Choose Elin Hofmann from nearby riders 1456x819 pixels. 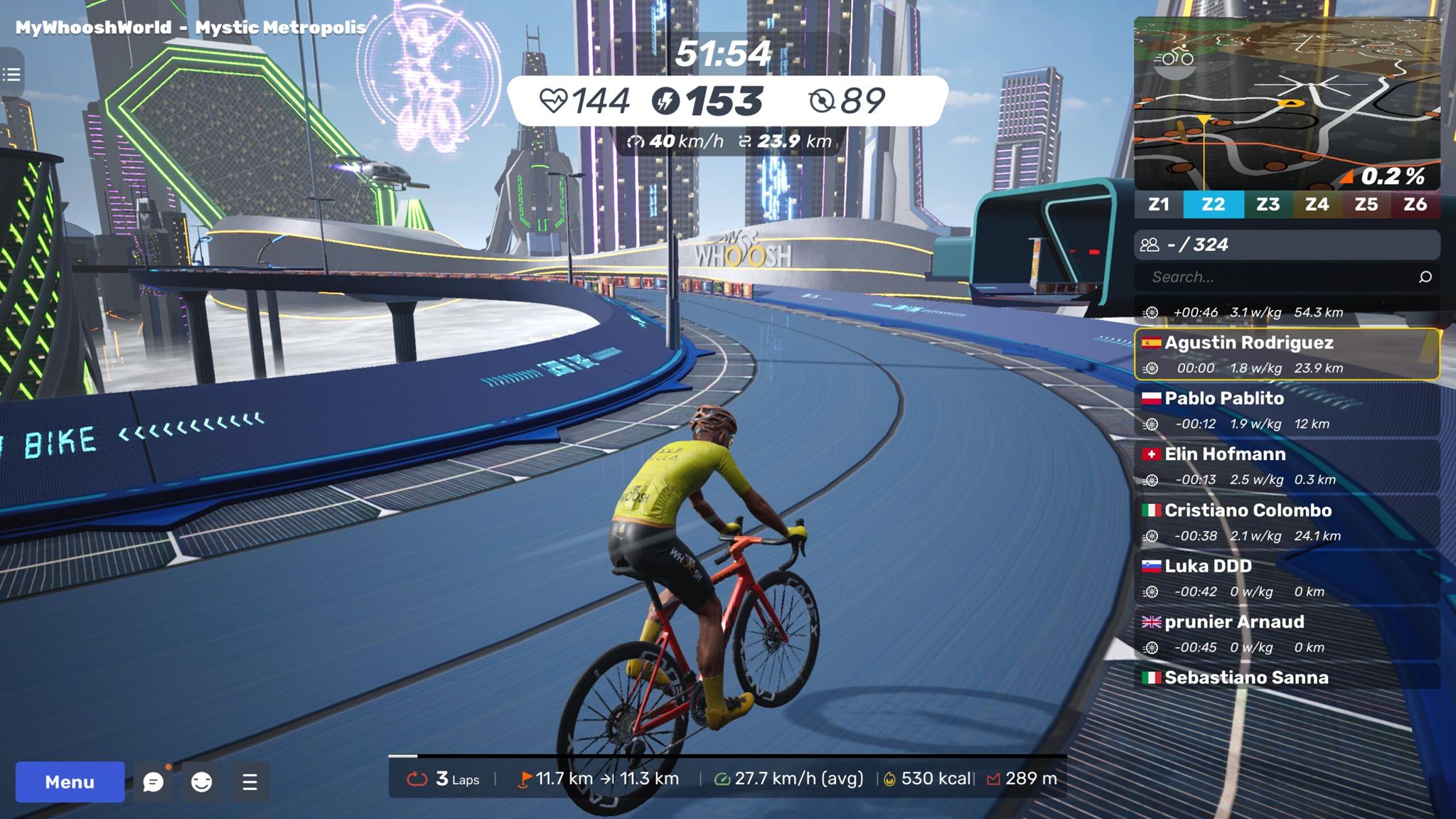1287,466
